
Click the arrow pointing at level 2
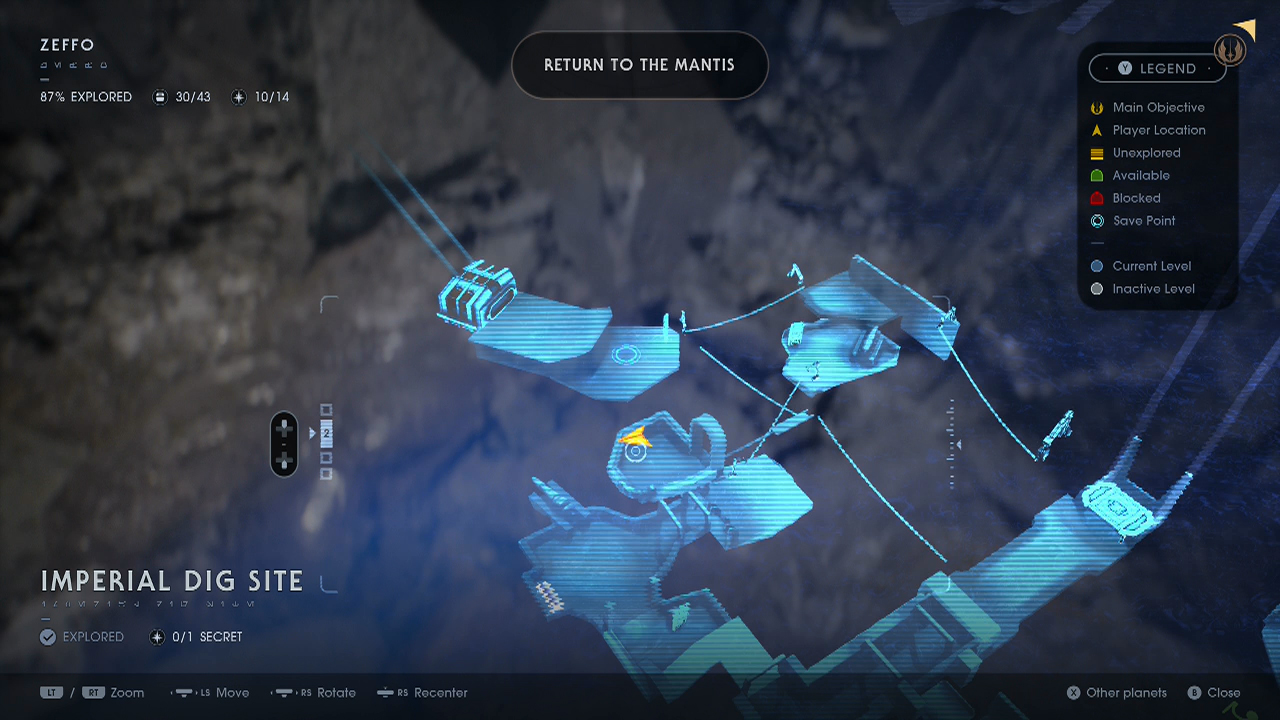tap(314, 434)
